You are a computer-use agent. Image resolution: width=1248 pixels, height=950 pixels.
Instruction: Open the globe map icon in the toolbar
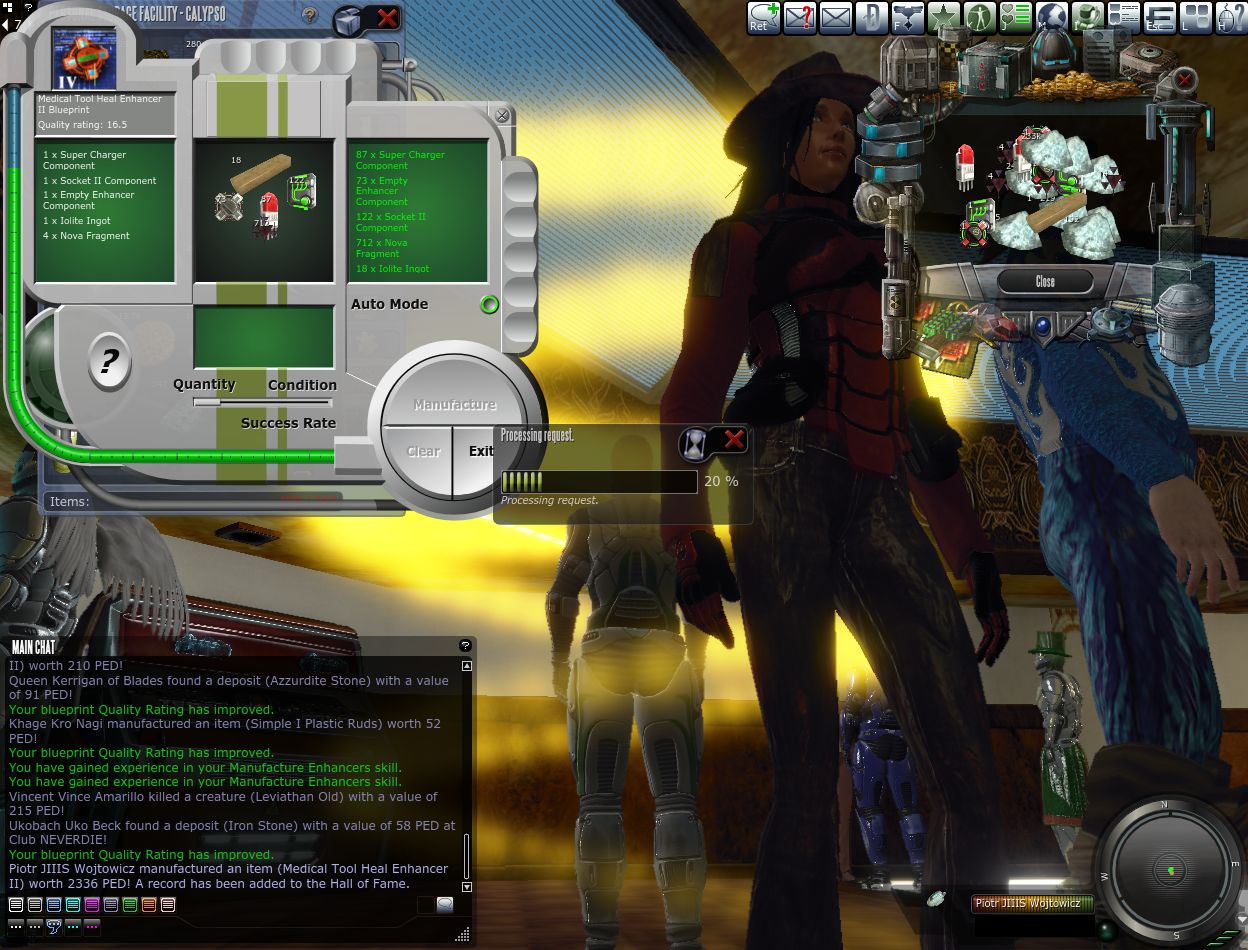1051,18
